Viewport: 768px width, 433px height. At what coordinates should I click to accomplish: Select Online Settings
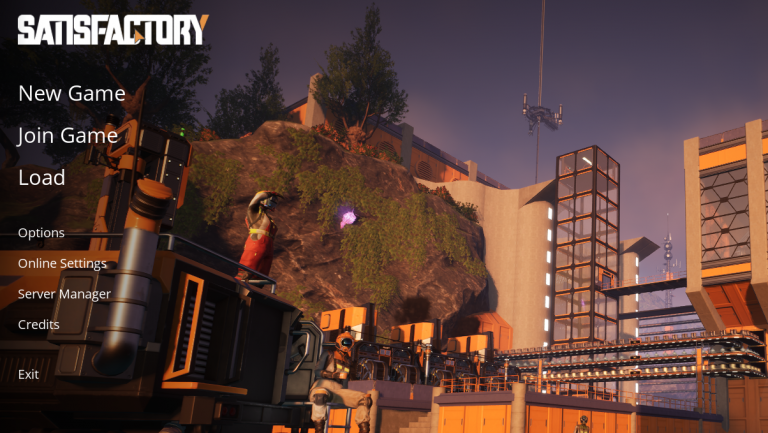62,264
